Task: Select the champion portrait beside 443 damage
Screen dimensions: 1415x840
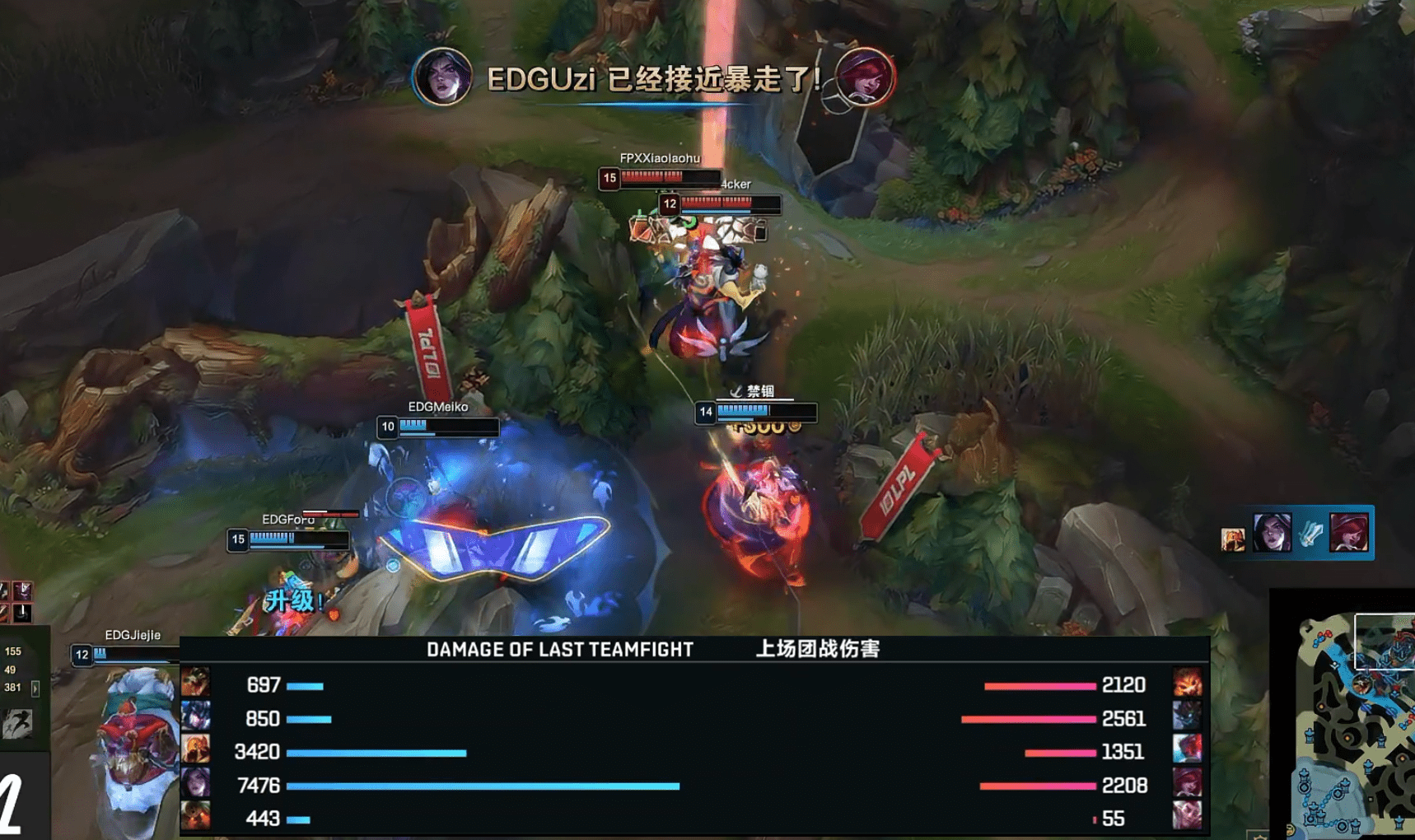Action: tap(195, 817)
